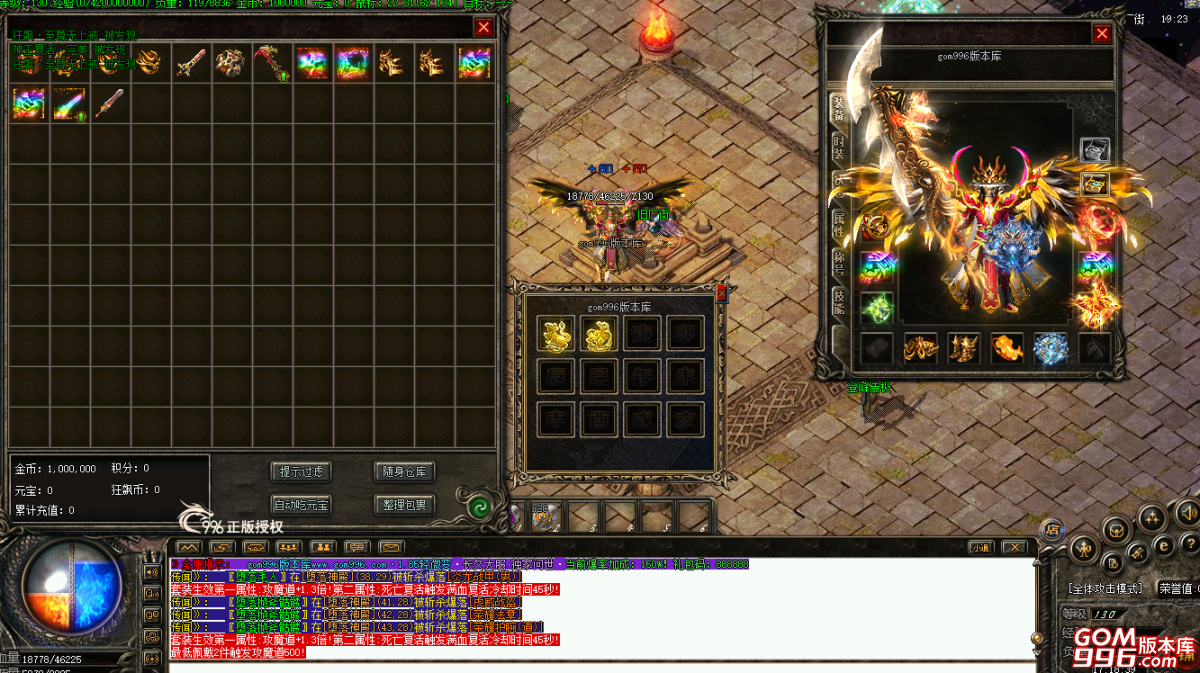This screenshot has width=1200, height=673.
Task: Select the red scythe in the bag
Action: pyautogui.click(x=269, y=64)
